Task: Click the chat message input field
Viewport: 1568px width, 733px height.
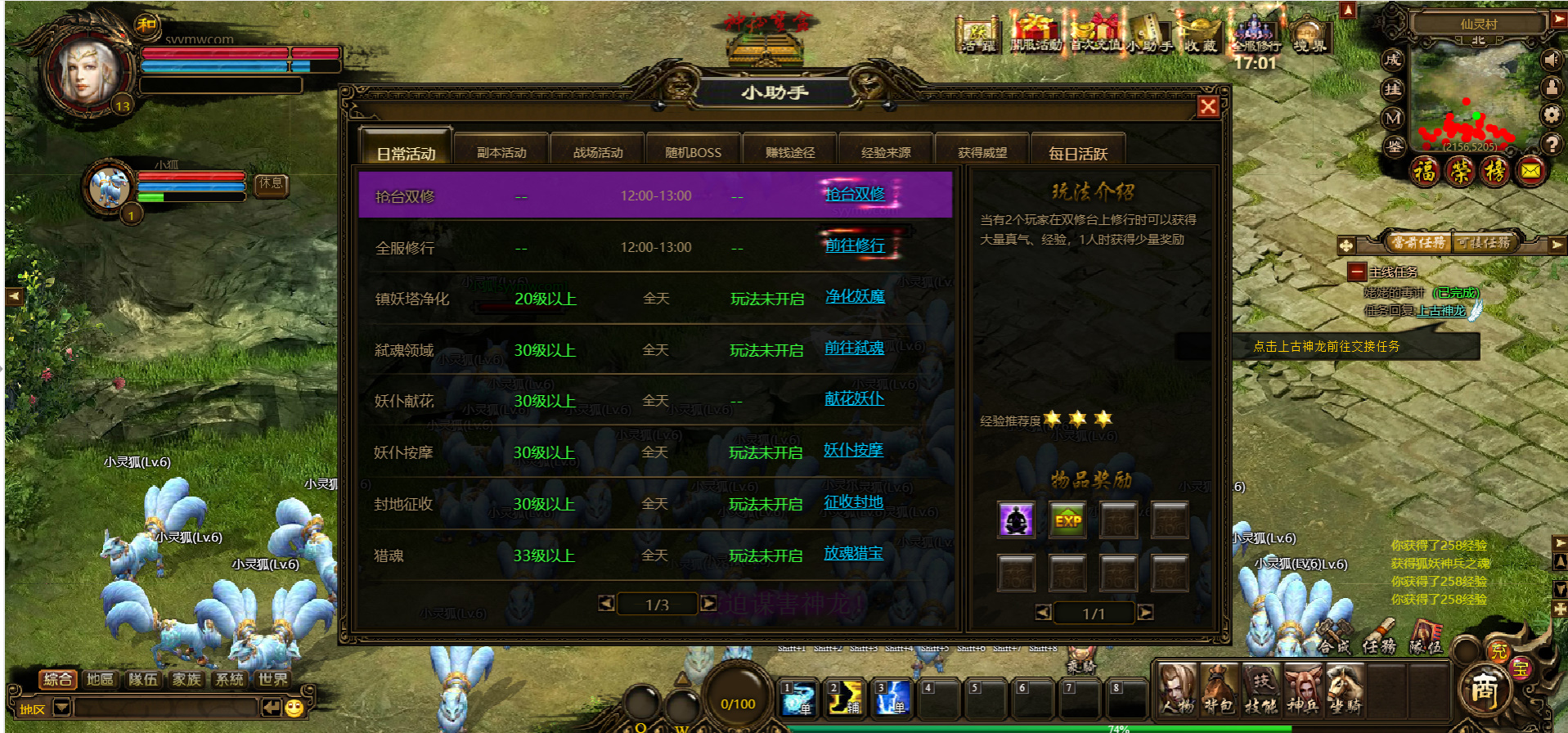Action: pyautogui.click(x=164, y=708)
